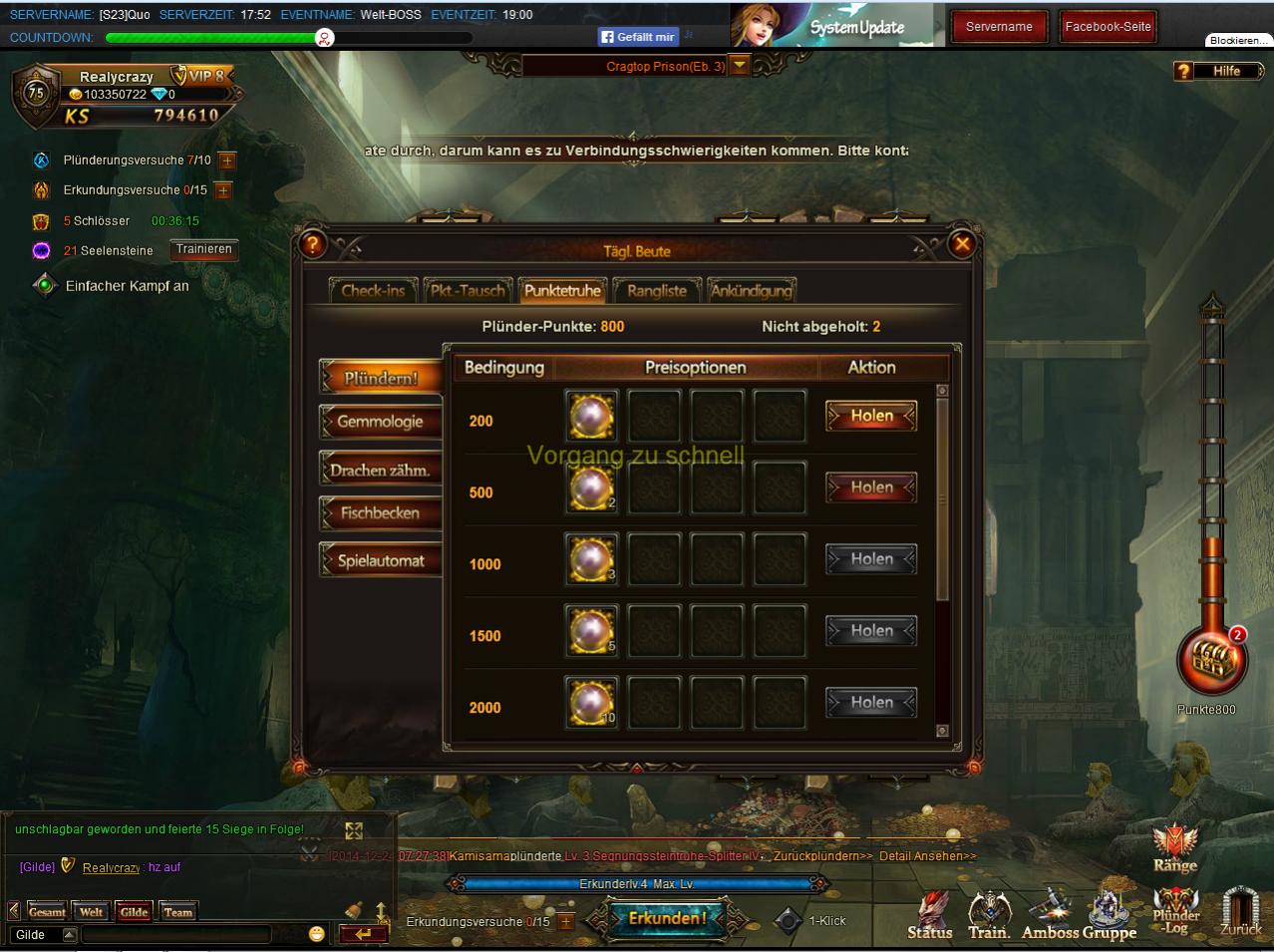The height and width of the screenshot is (952, 1274).
Task: Select the Ankündigung tab
Action: (x=751, y=290)
